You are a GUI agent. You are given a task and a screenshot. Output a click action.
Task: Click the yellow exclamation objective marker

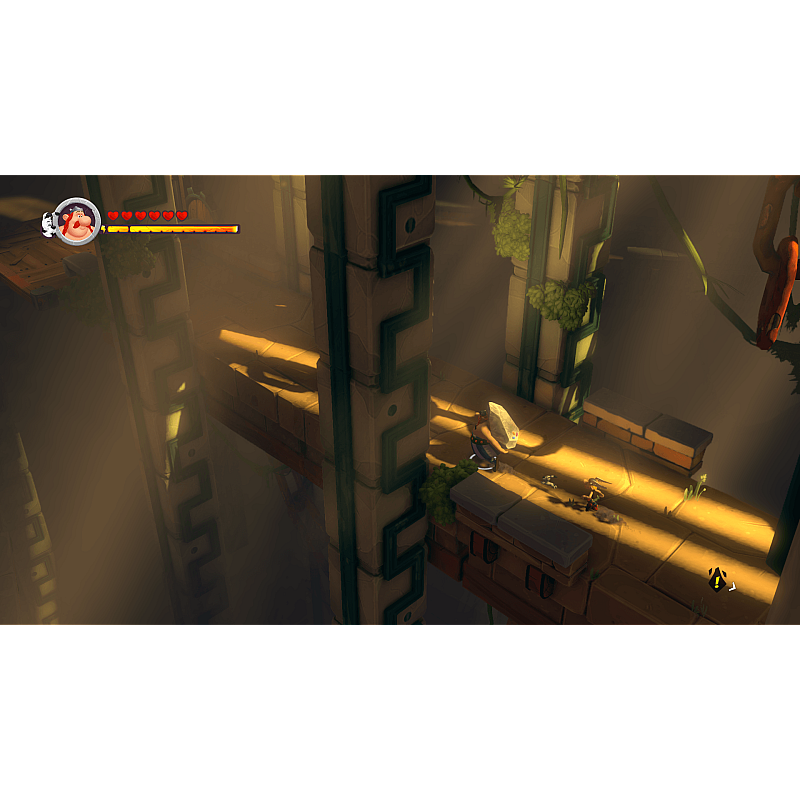pos(717,579)
